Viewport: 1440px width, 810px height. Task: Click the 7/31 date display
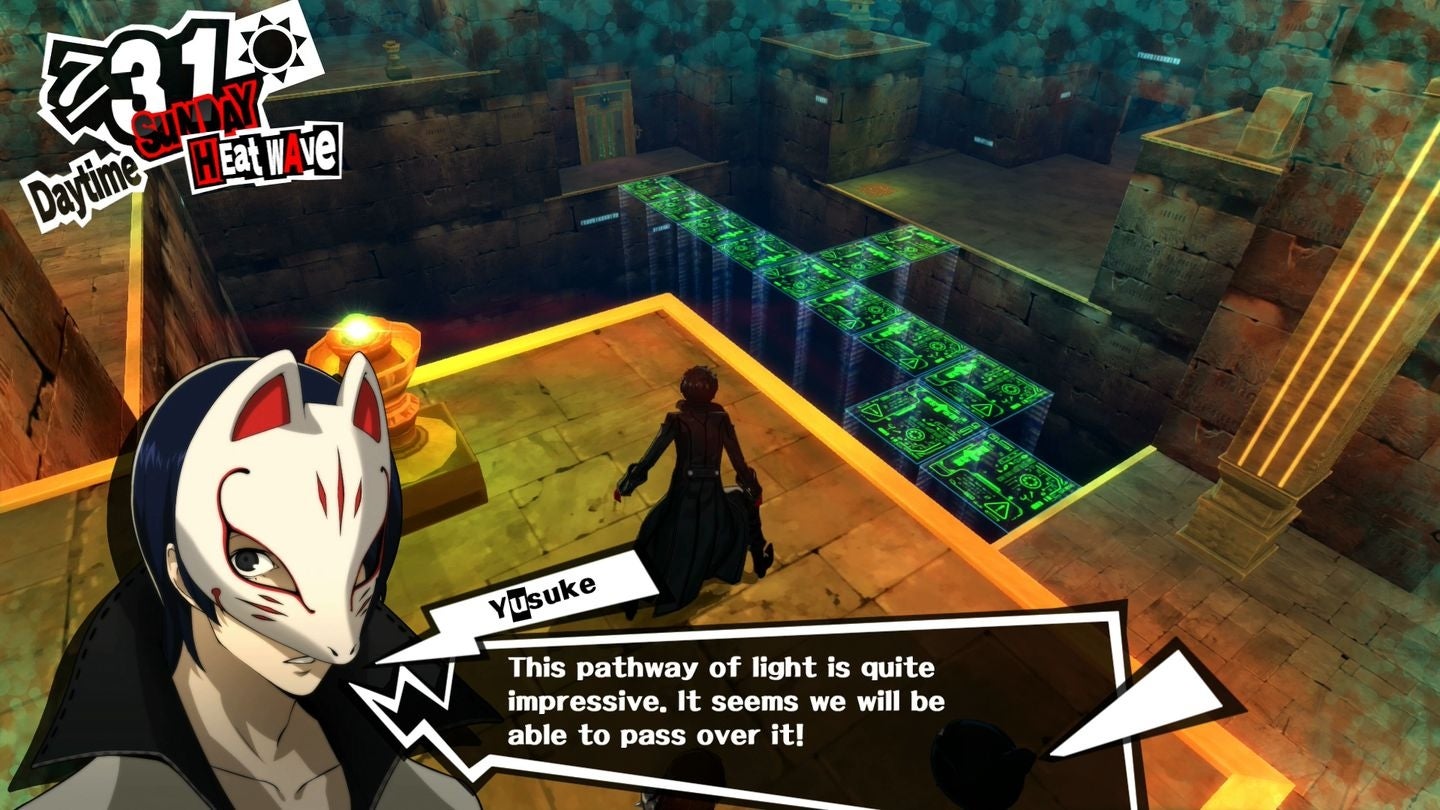click(x=130, y=75)
